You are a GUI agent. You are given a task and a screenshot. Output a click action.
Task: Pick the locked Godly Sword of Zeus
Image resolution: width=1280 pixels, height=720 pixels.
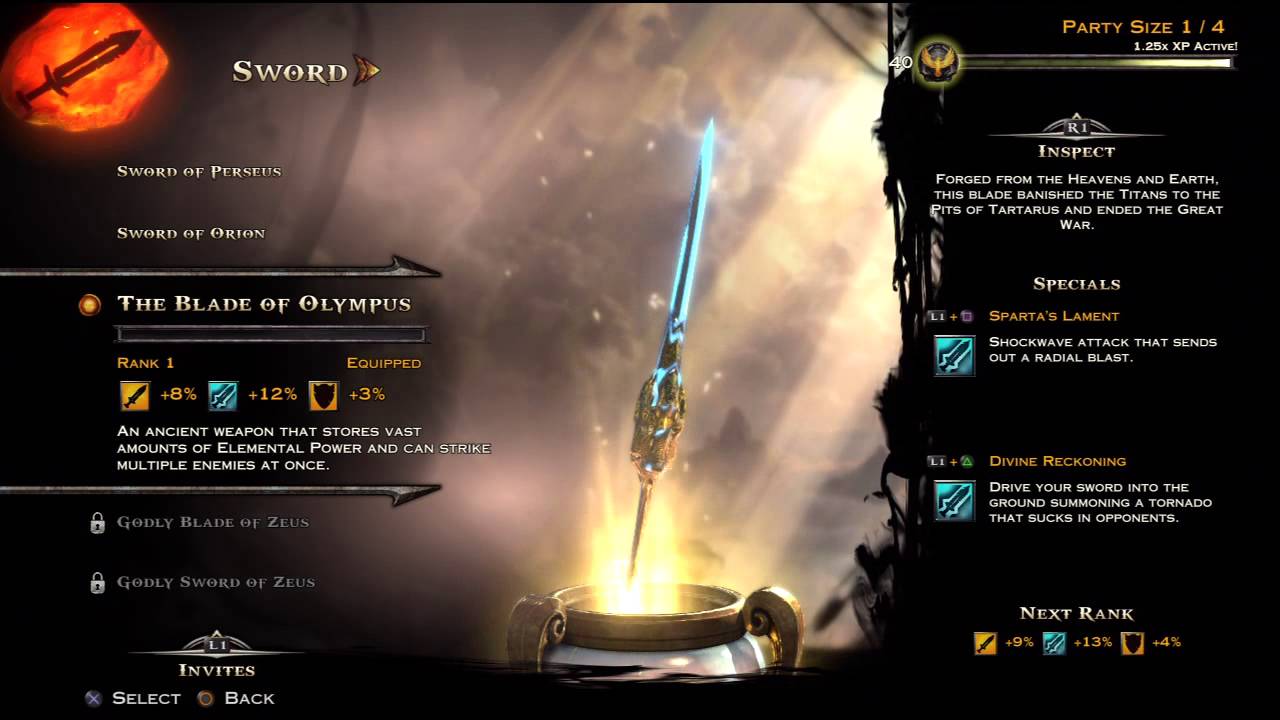[215, 582]
